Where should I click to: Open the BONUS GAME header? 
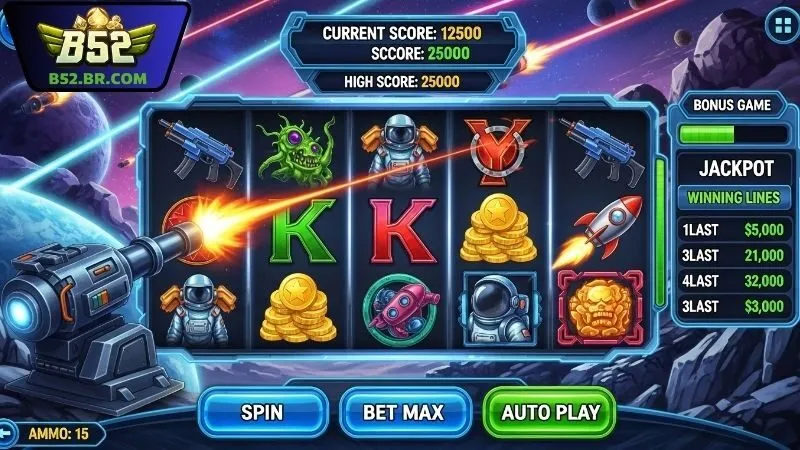point(735,104)
